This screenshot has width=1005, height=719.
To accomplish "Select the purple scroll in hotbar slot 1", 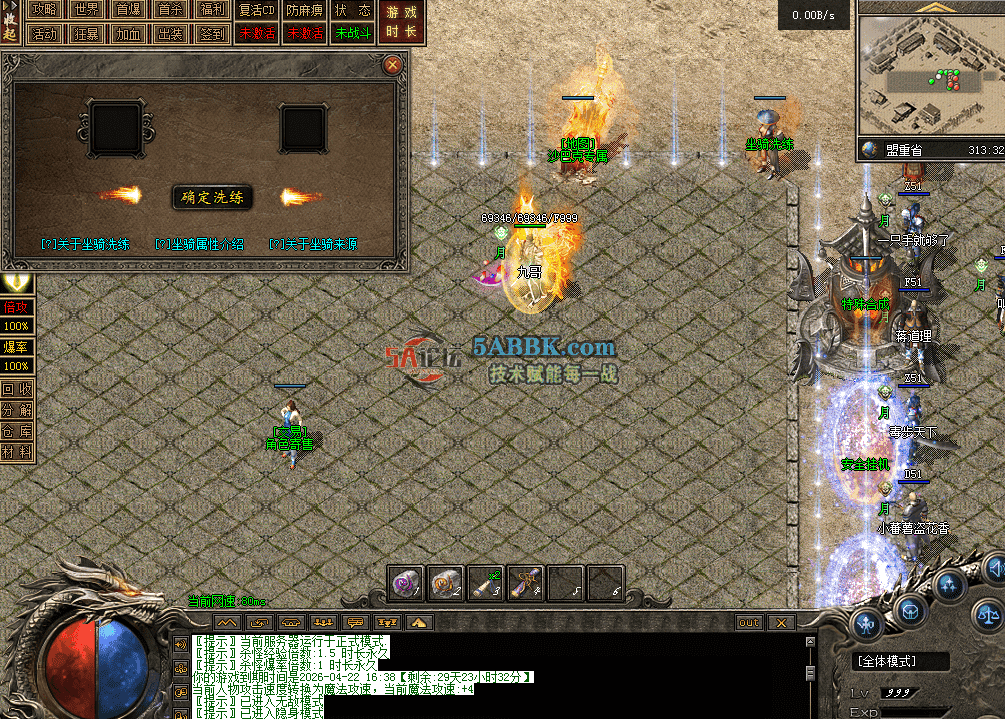I will click(x=406, y=583).
